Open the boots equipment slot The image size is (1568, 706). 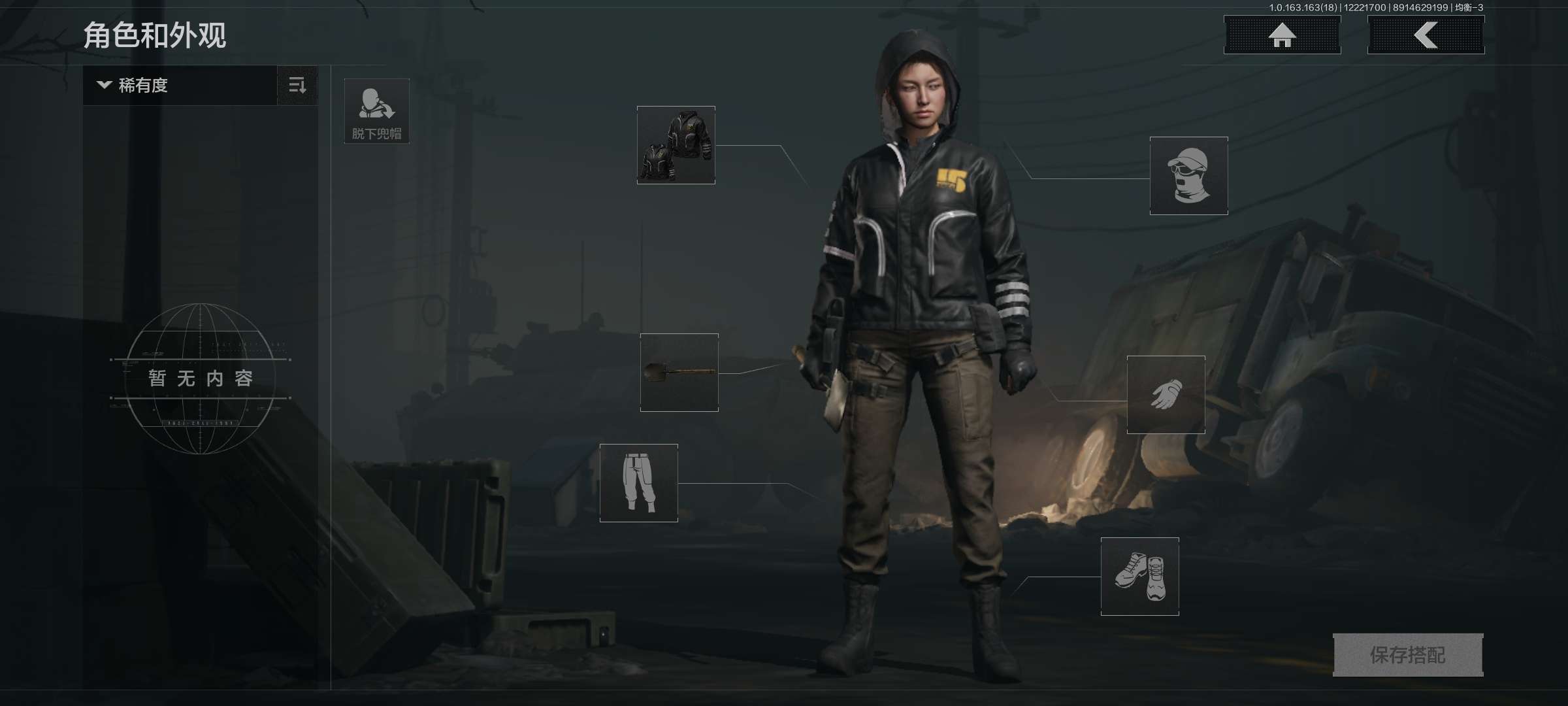point(1139,577)
